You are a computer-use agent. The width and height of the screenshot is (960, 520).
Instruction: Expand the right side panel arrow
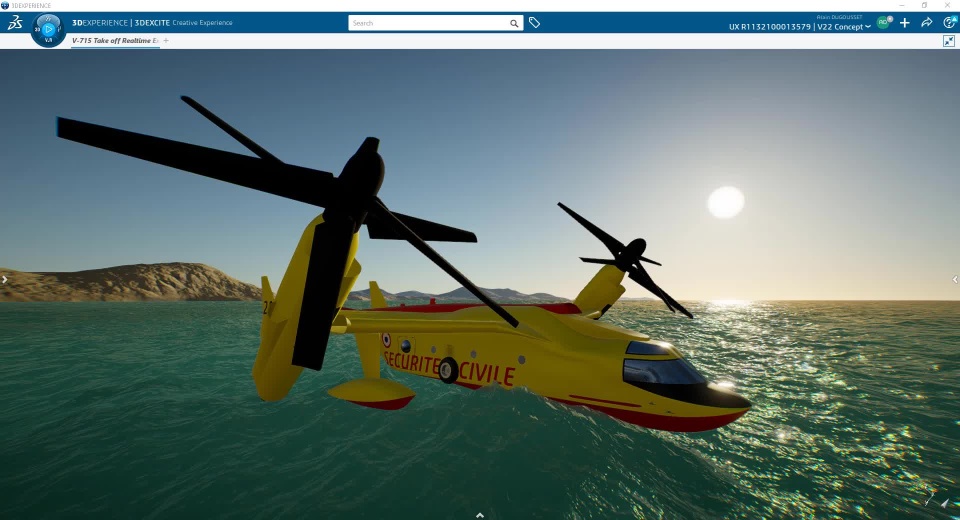point(955,280)
